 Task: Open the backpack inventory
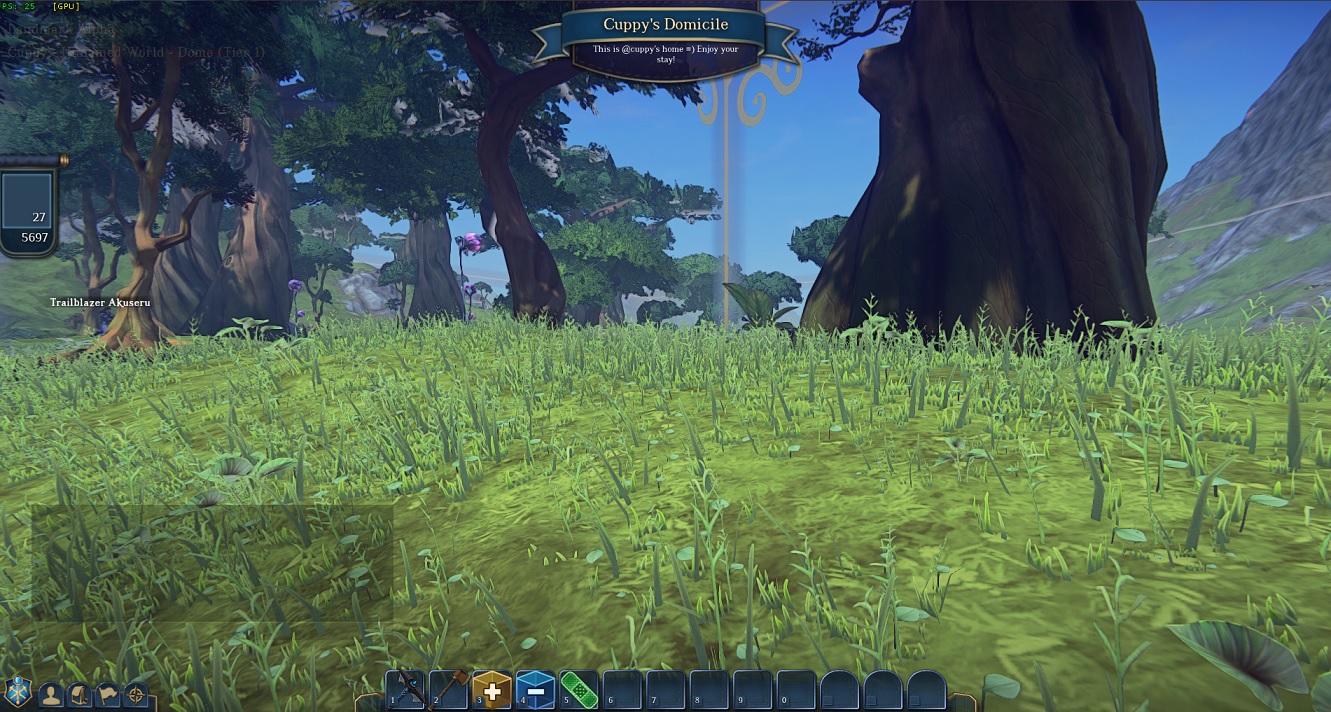pos(79,694)
